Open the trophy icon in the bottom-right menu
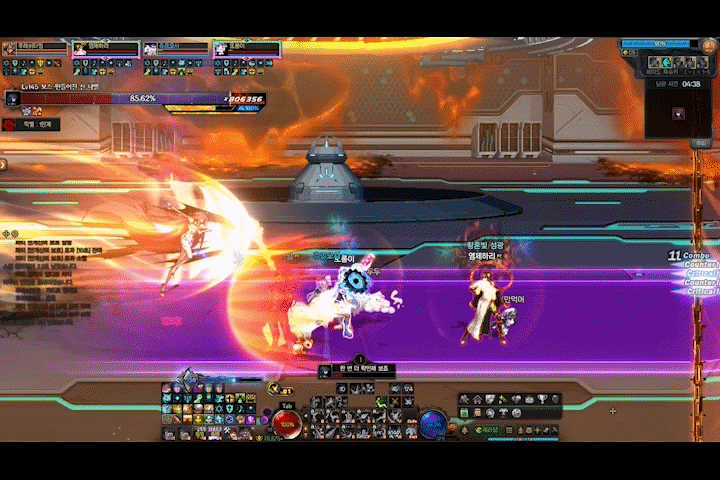 point(541,400)
